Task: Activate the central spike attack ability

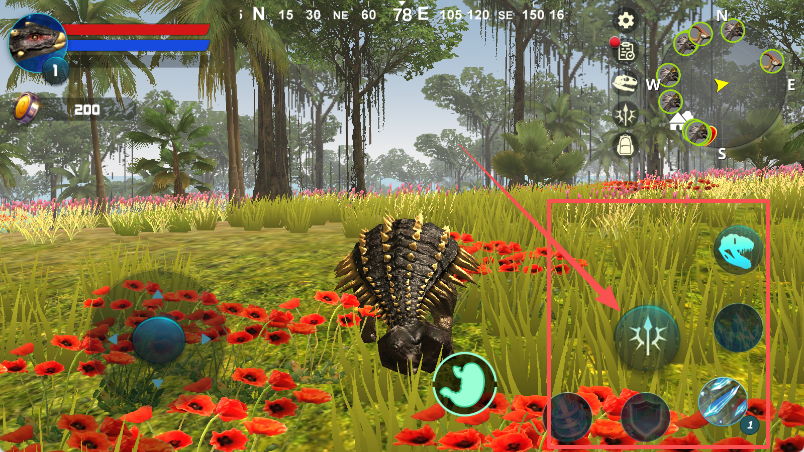Action: point(647,335)
